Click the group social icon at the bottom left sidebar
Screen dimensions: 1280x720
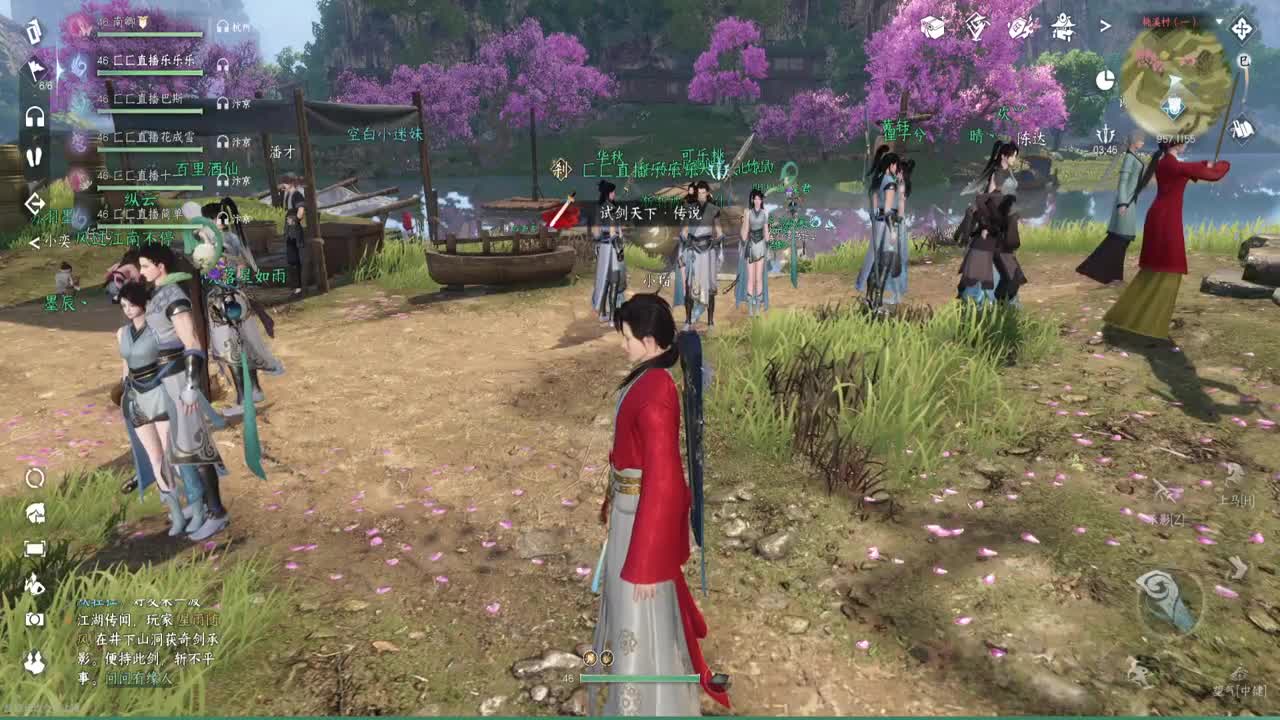(x=33, y=656)
